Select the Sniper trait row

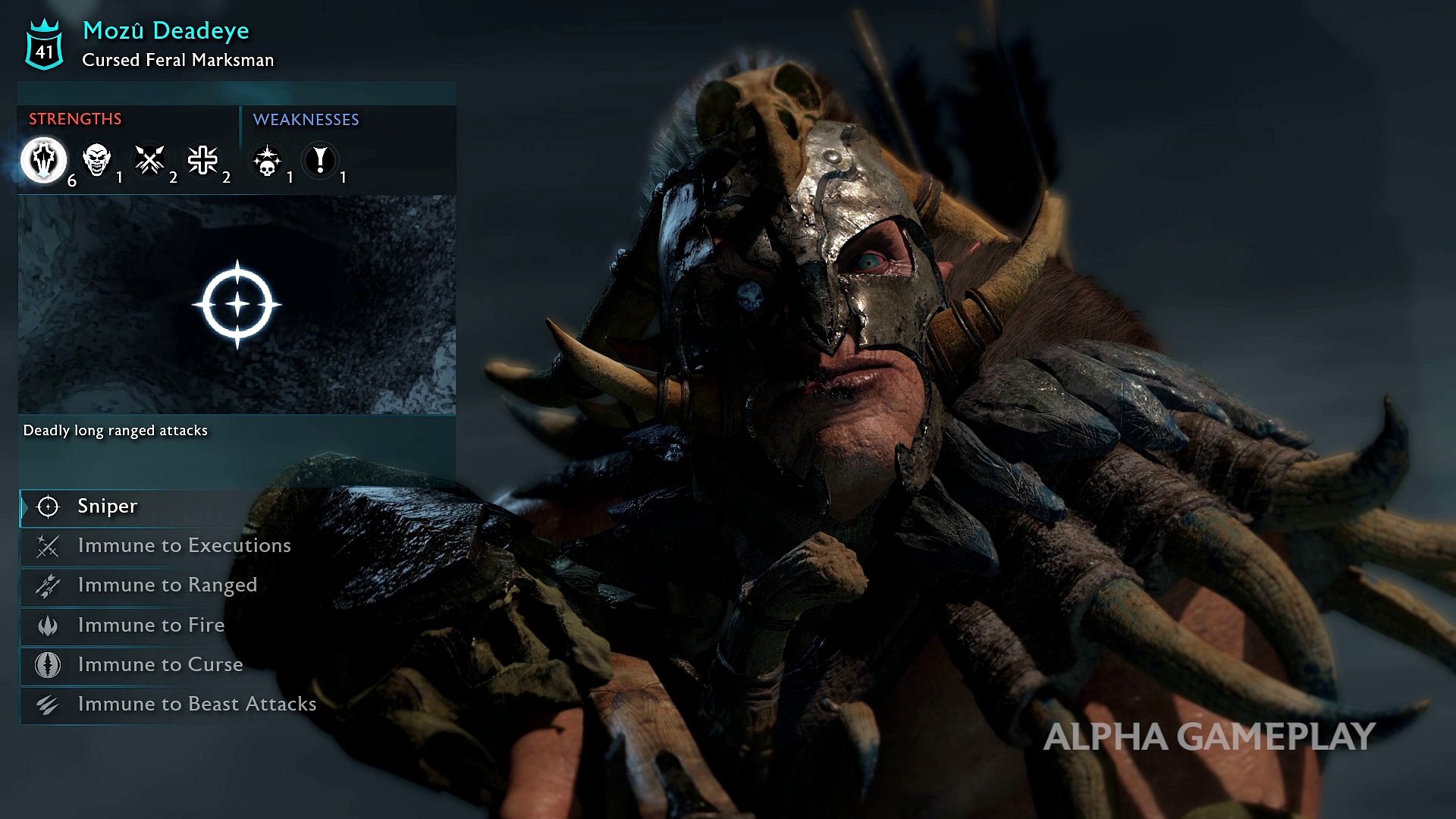point(108,507)
